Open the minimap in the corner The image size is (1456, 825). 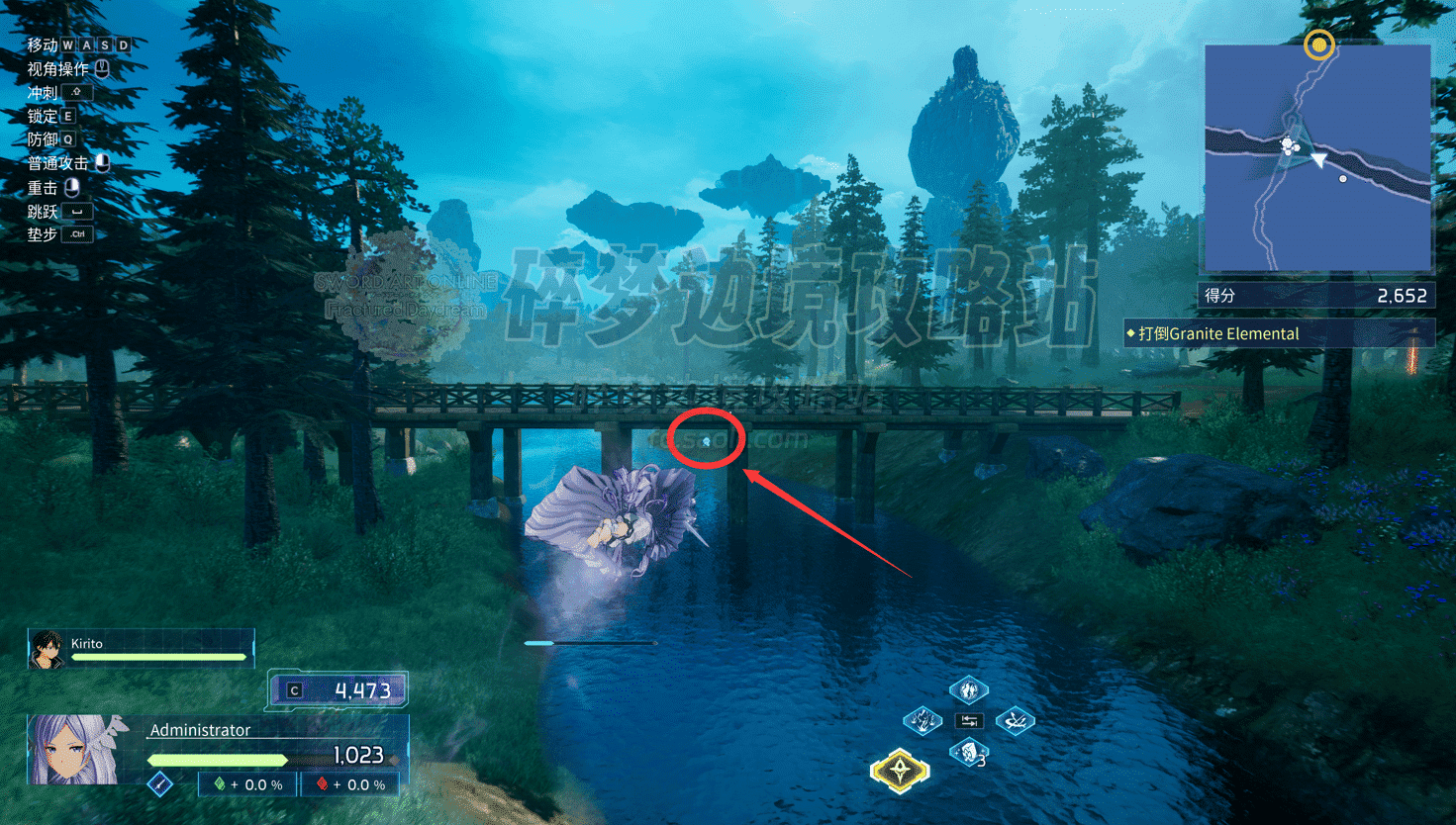tap(1316, 158)
